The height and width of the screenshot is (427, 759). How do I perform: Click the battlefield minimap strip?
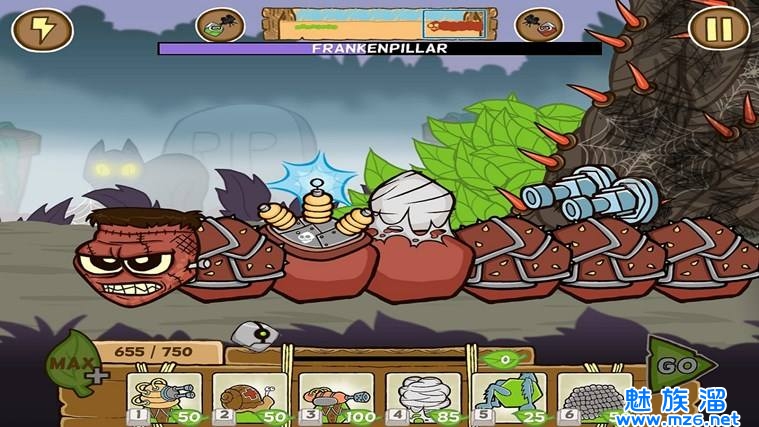[x=380, y=24]
